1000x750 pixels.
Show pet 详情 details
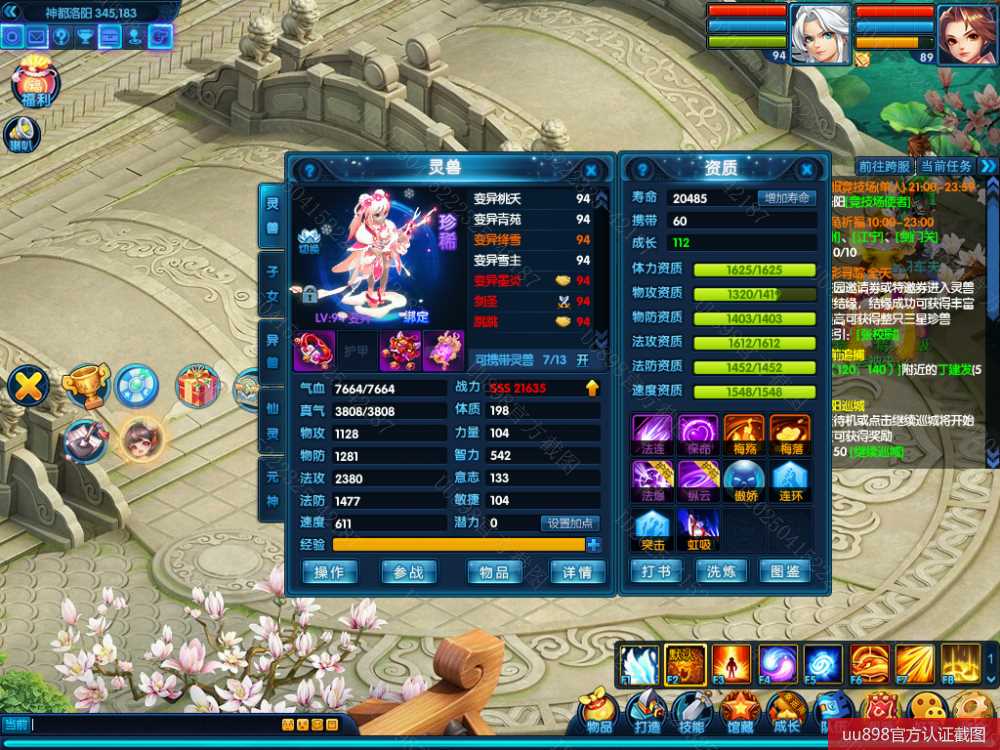coord(577,572)
